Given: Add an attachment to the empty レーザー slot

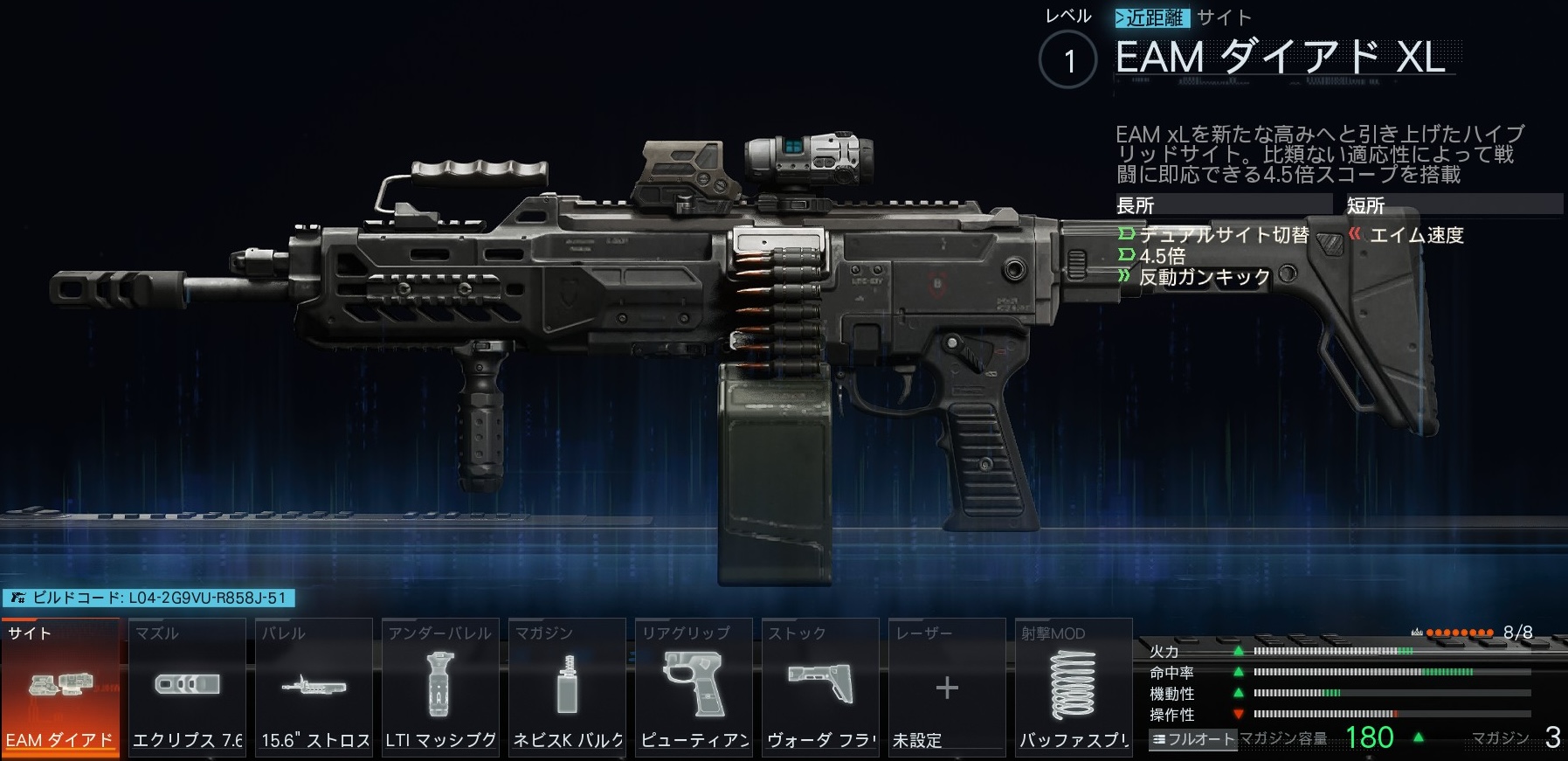Looking at the screenshot, I should 947,688.
